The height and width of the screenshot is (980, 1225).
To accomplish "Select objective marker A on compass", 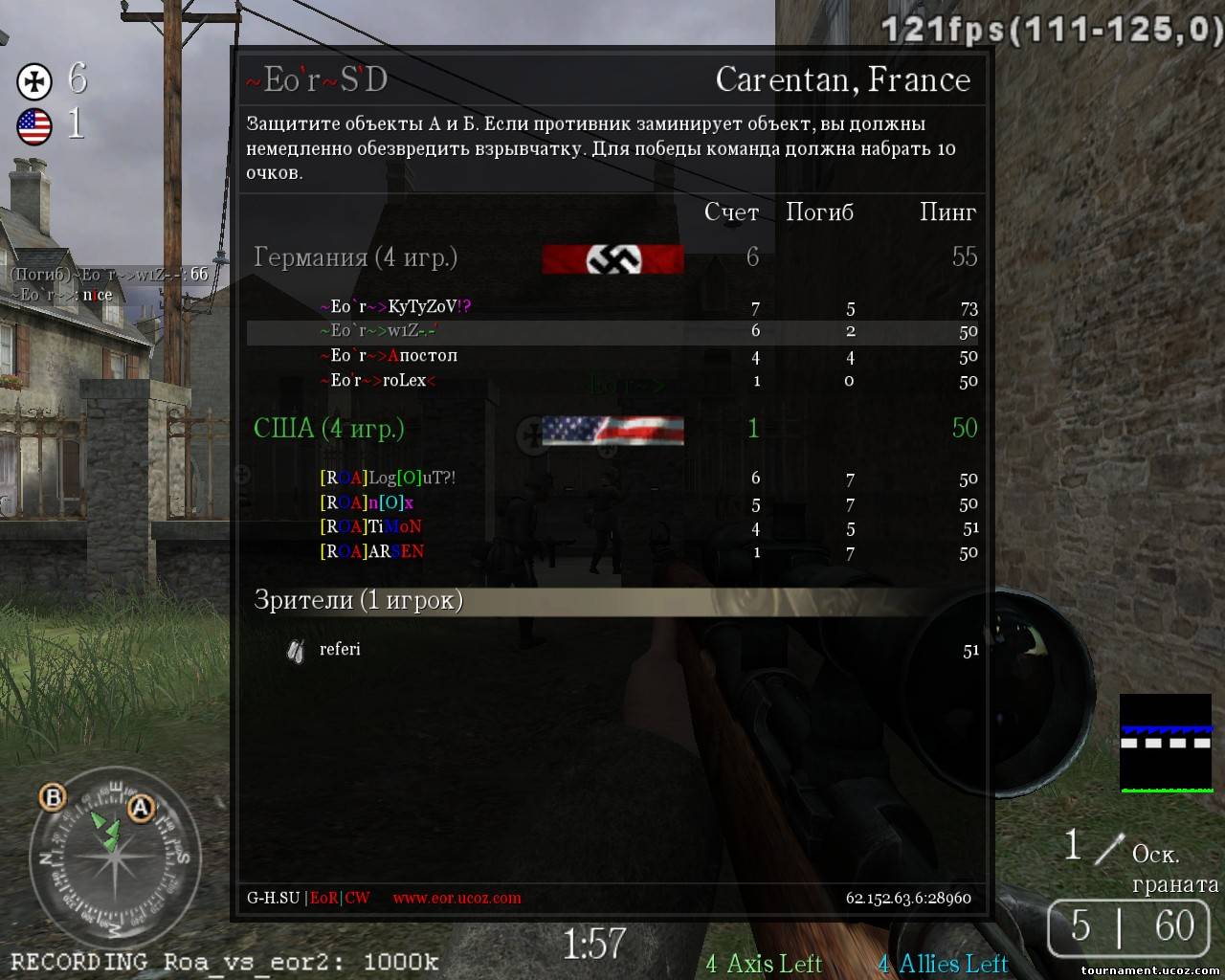I will coord(142,809).
